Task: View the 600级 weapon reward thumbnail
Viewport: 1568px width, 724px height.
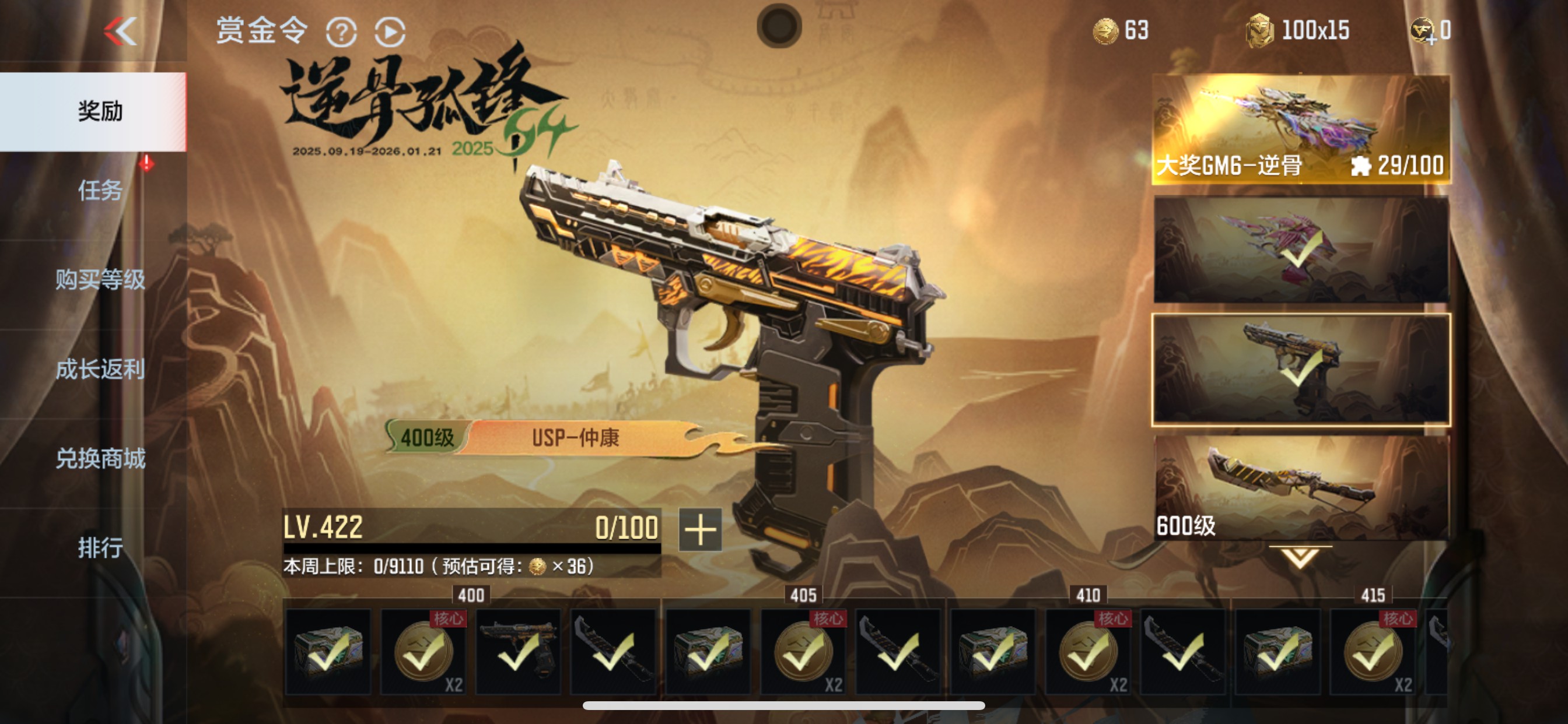Action: (1301, 487)
